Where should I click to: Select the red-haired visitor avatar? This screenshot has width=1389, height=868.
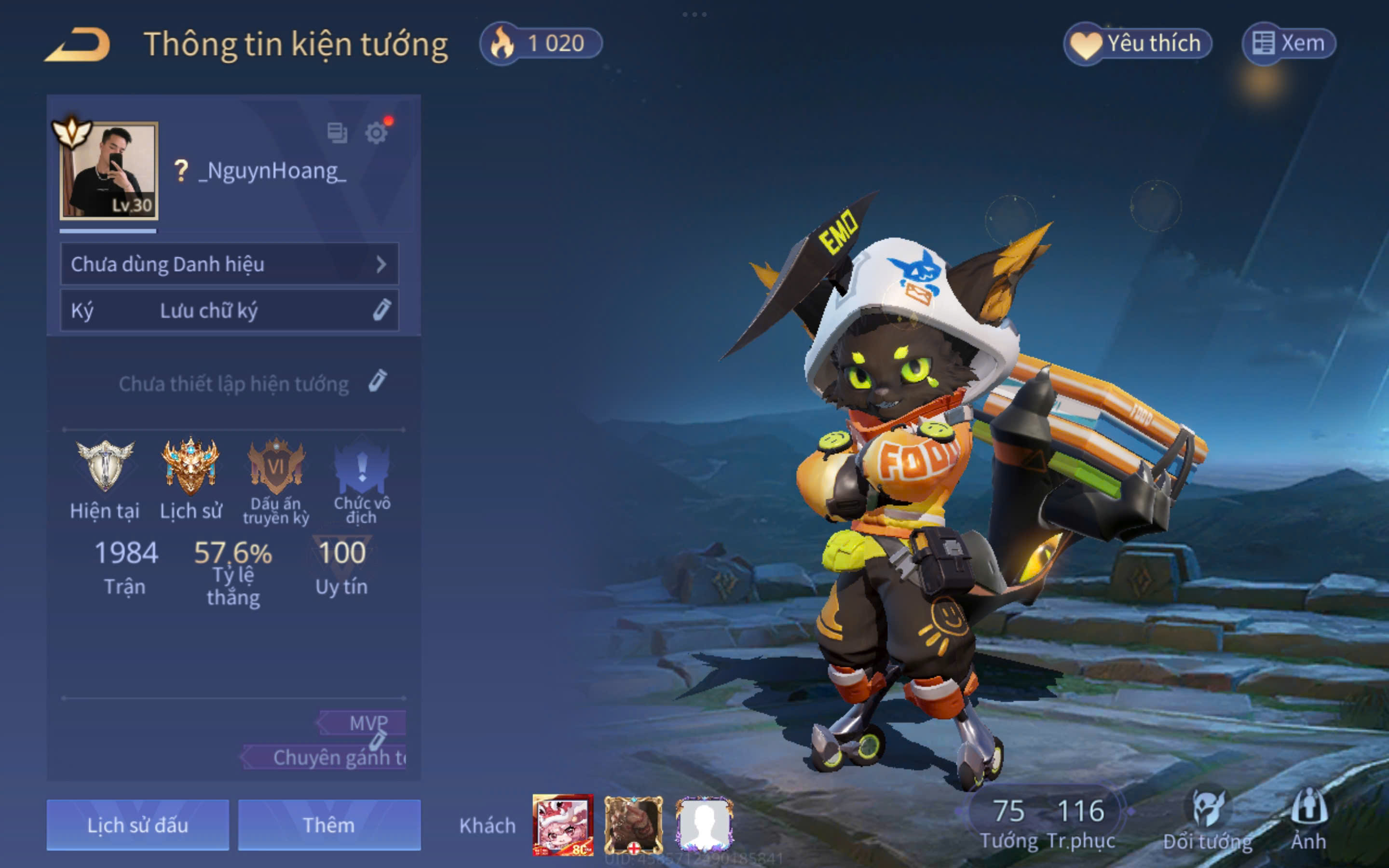[562, 825]
